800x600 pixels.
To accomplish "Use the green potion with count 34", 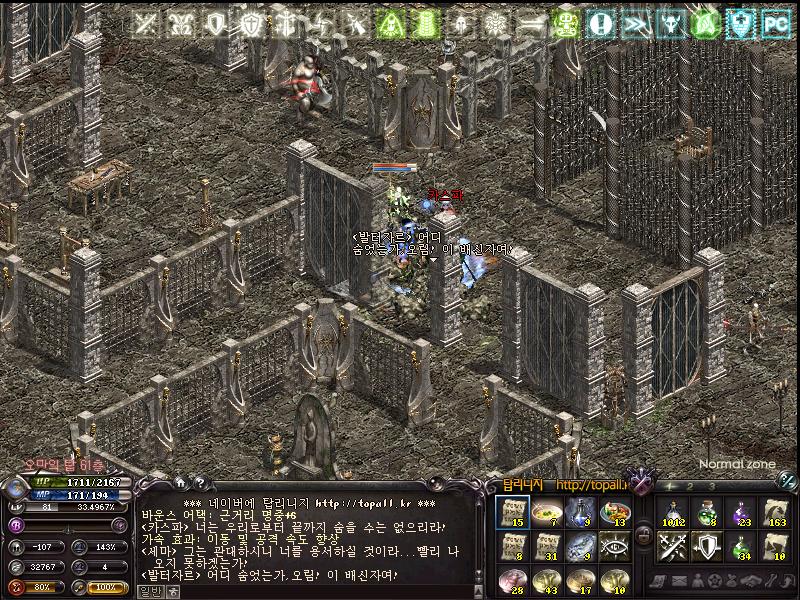I will pos(741,546).
